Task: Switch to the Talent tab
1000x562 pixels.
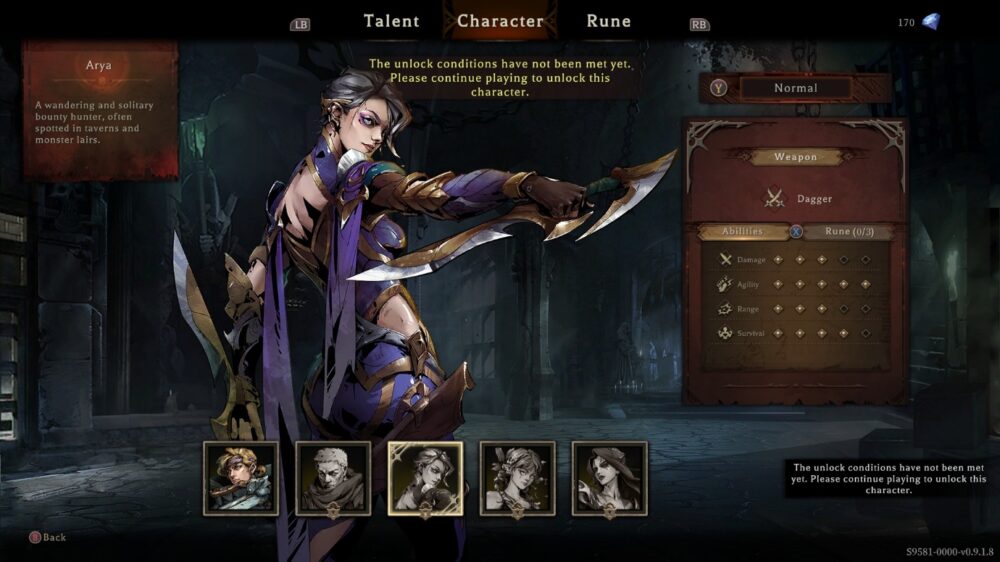Action: coord(391,21)
